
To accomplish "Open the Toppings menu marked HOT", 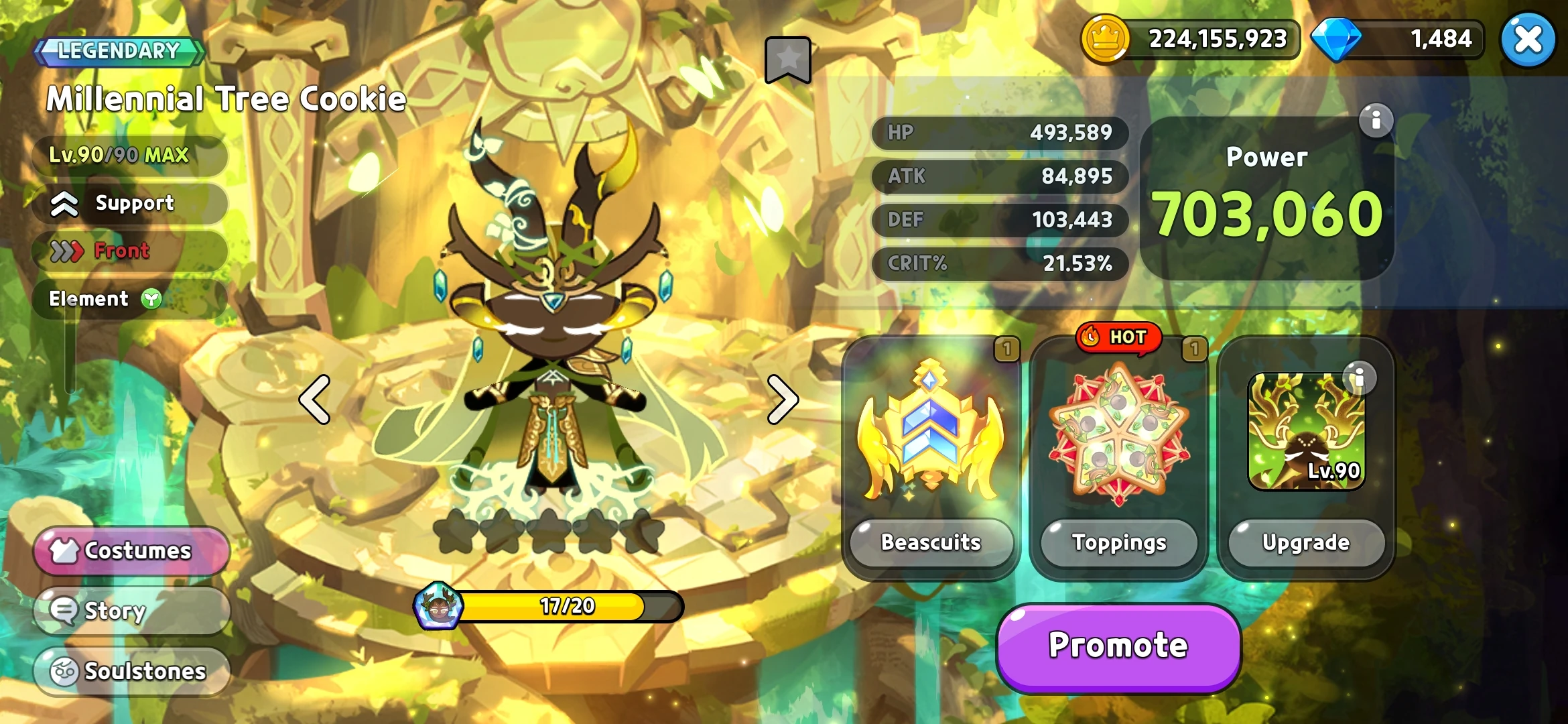I will click(1118, 544).
